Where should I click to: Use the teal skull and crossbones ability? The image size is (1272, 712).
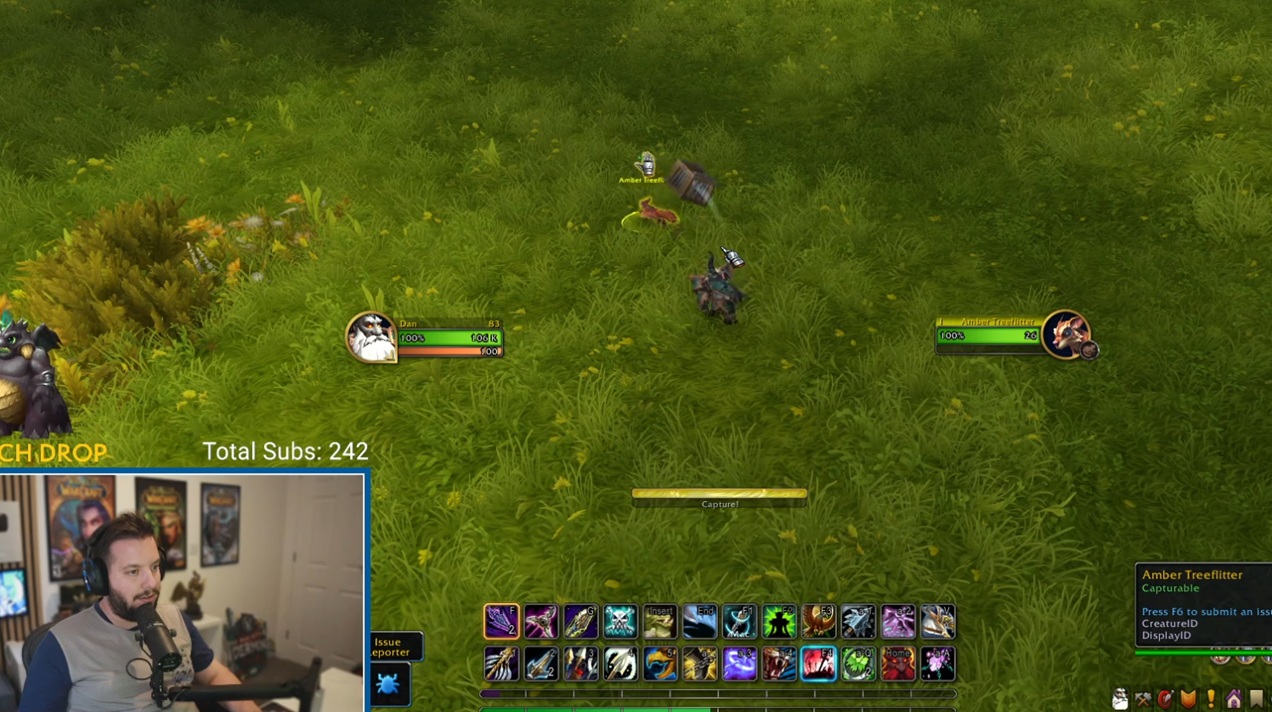pyautogui.click(x=620, y=622)
